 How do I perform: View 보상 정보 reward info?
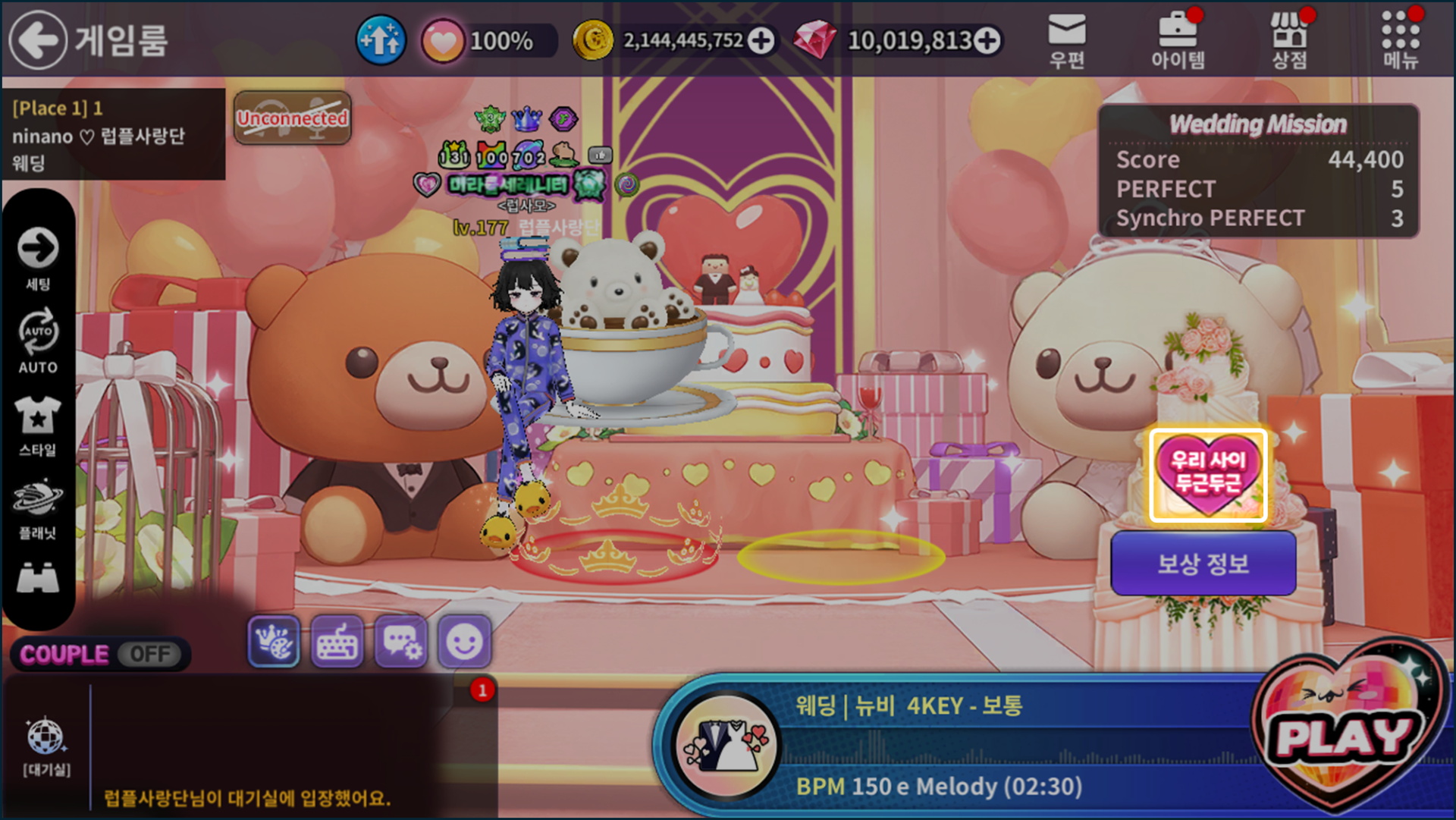coord(1203,564)
